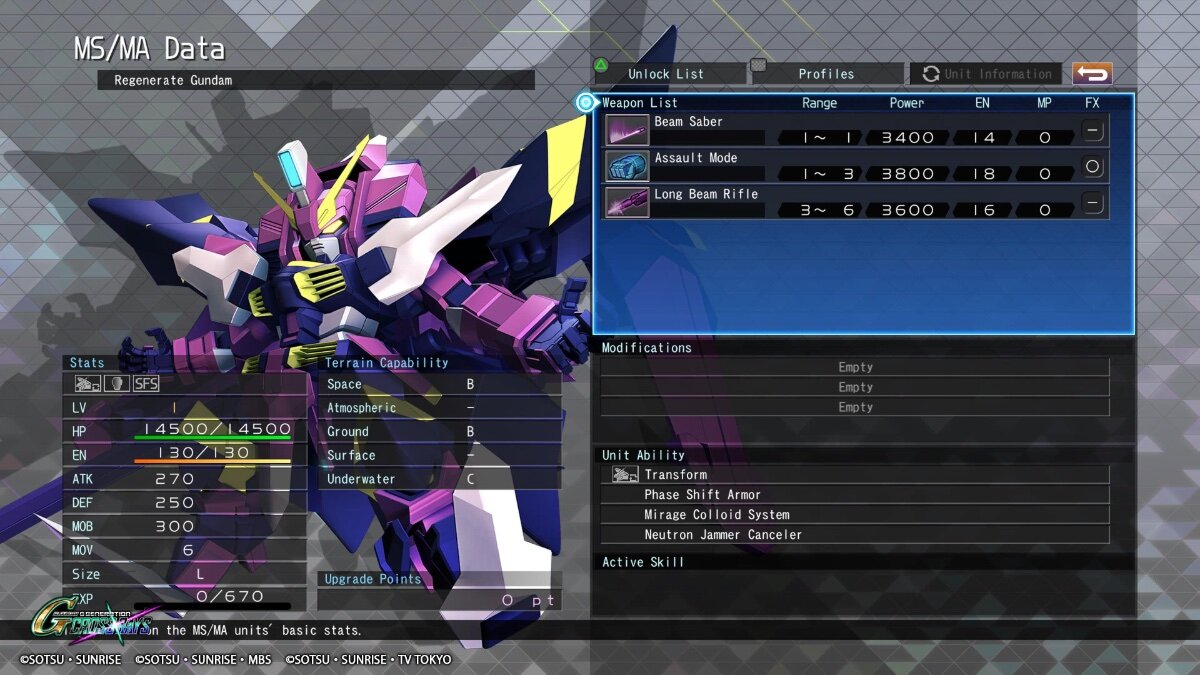This screenshot has height=675, width=1200.
Task: Select the Long Beam Rifle row
Action: click(855, 202)
